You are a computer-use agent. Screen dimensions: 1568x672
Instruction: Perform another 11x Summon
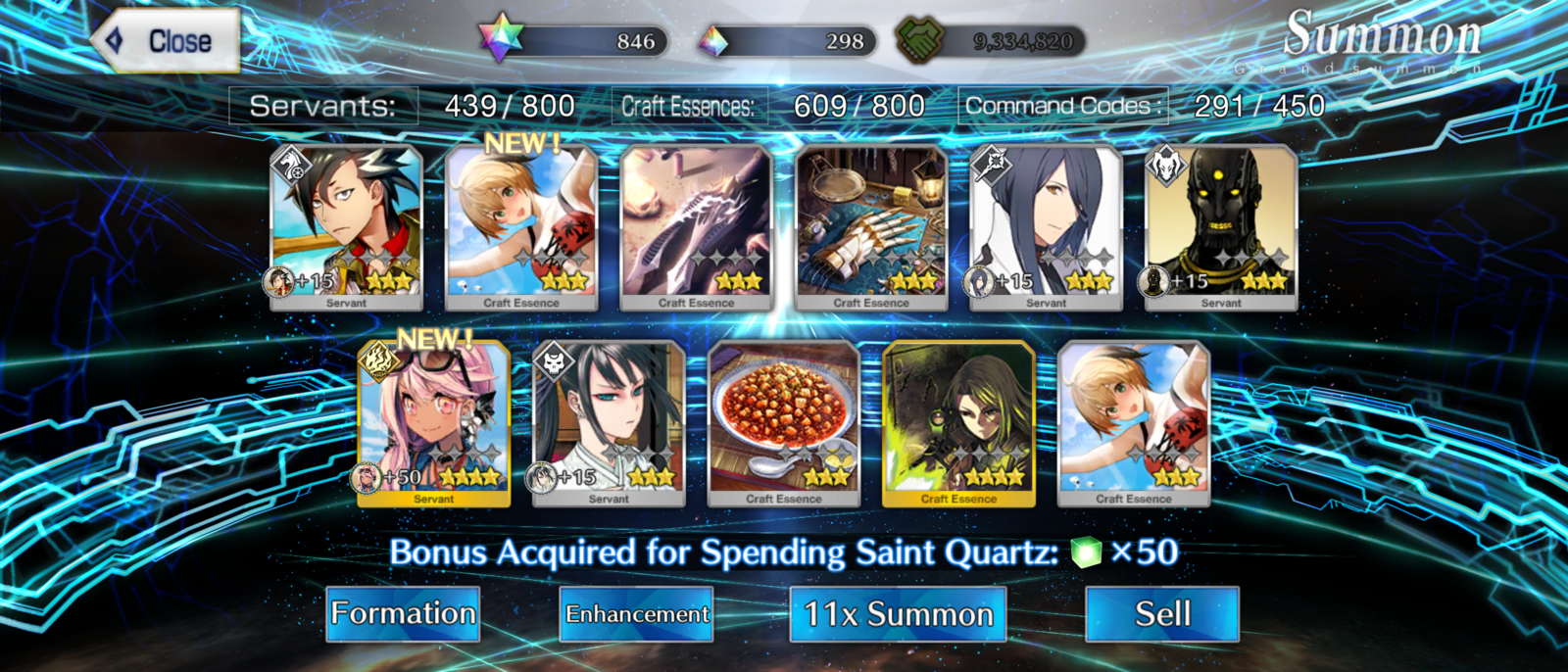tap(898, 614)
